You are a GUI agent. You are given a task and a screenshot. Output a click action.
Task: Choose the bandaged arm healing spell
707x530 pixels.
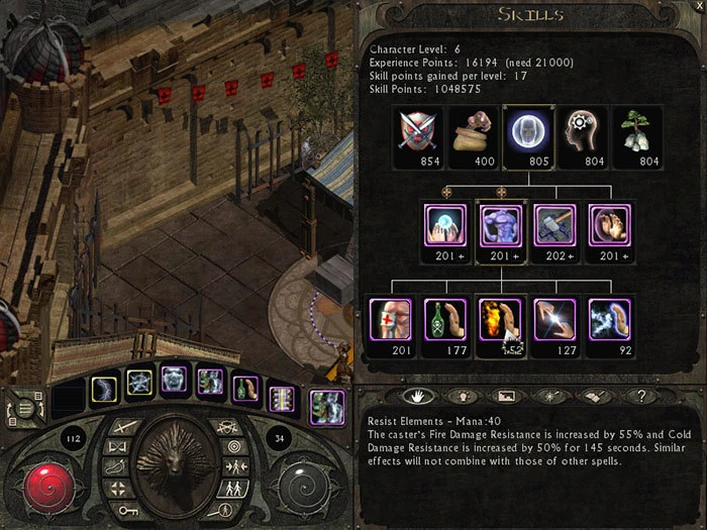pos(389,321)
